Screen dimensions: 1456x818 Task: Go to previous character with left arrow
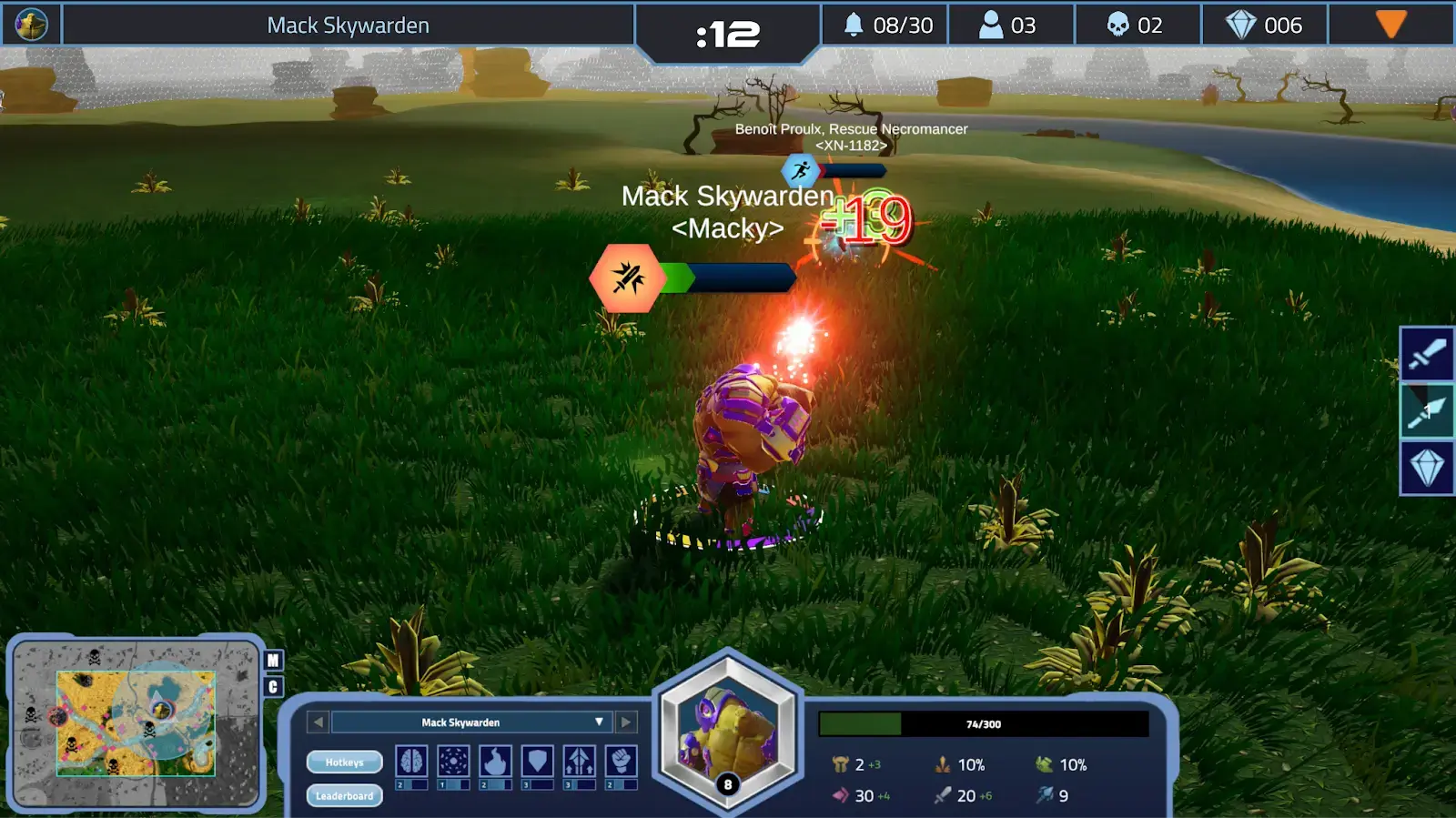tap(318, 722)
